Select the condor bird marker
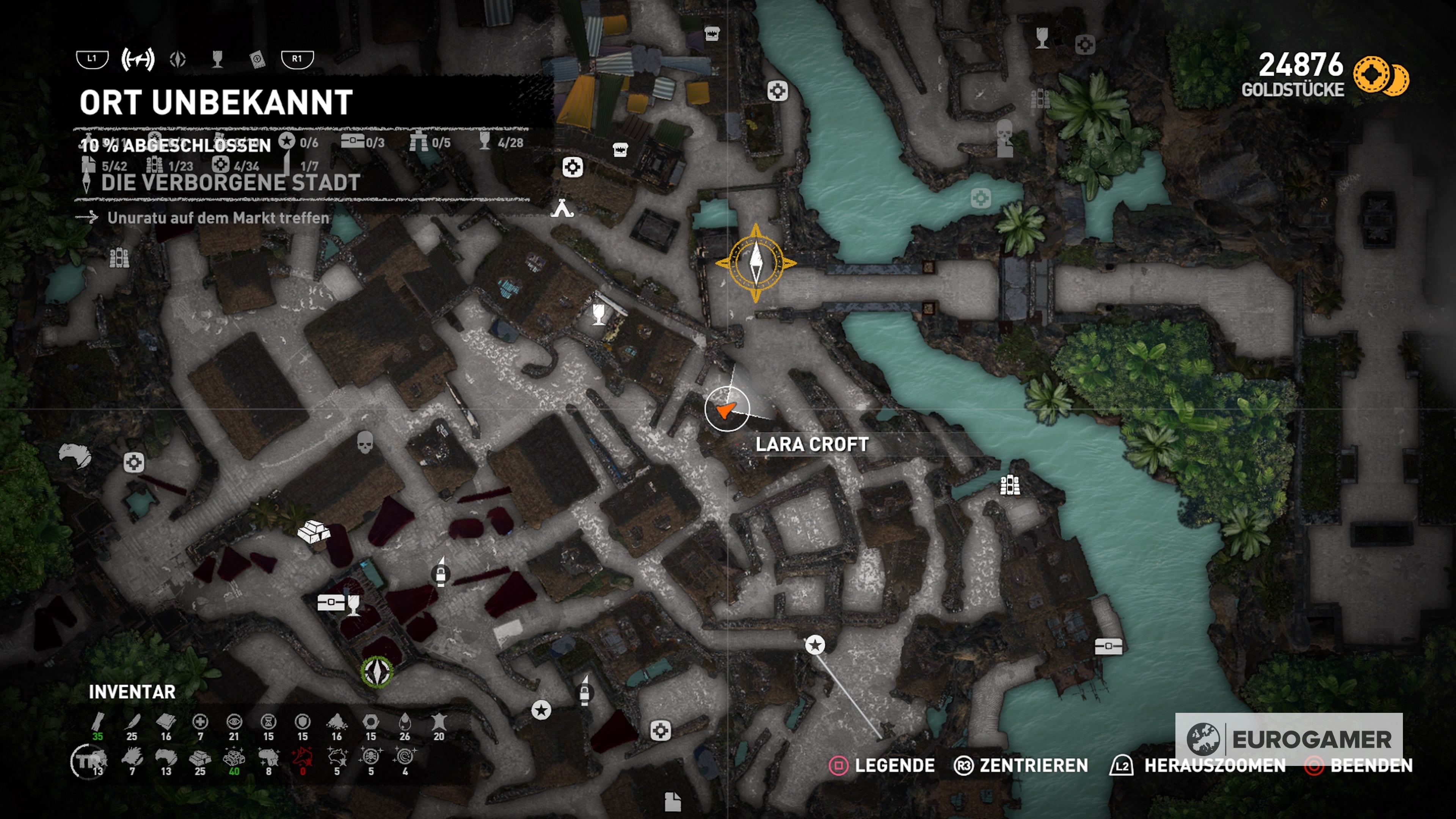Screen dimensions: 1456x819 (x=75, y=455)
